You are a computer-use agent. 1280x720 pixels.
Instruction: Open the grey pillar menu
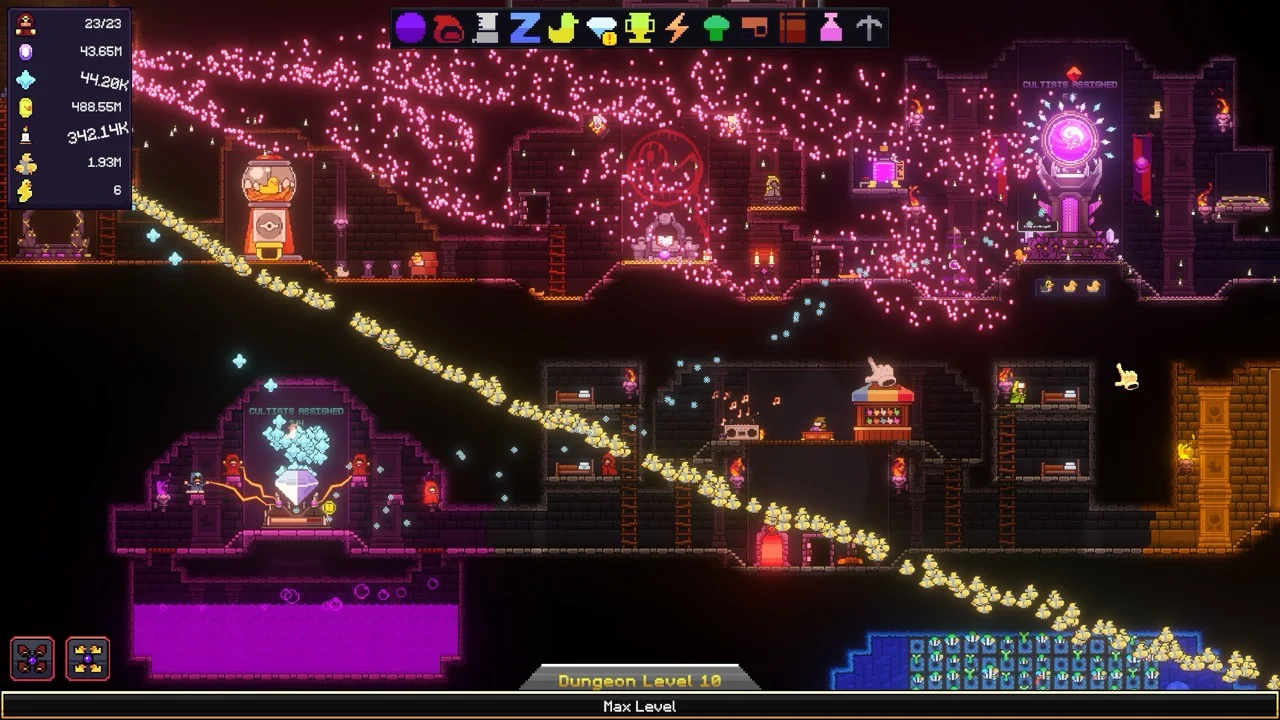[x=486, y=28]
